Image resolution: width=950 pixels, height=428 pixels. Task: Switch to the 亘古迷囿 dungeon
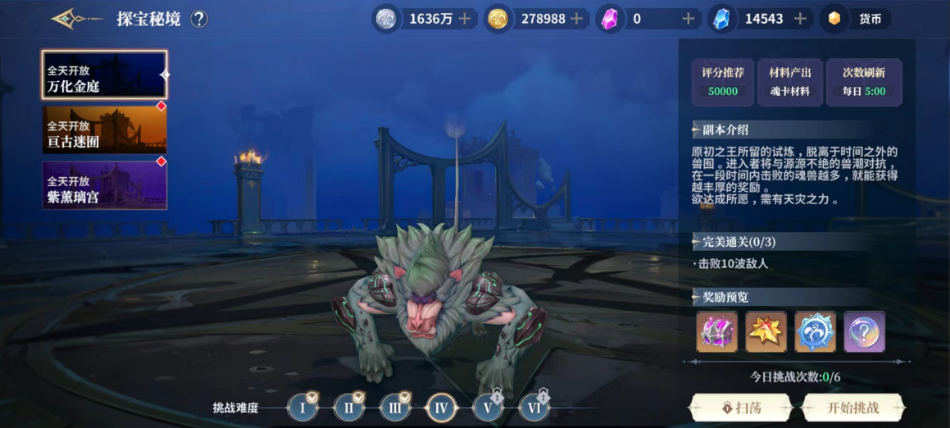coord(103,131)
